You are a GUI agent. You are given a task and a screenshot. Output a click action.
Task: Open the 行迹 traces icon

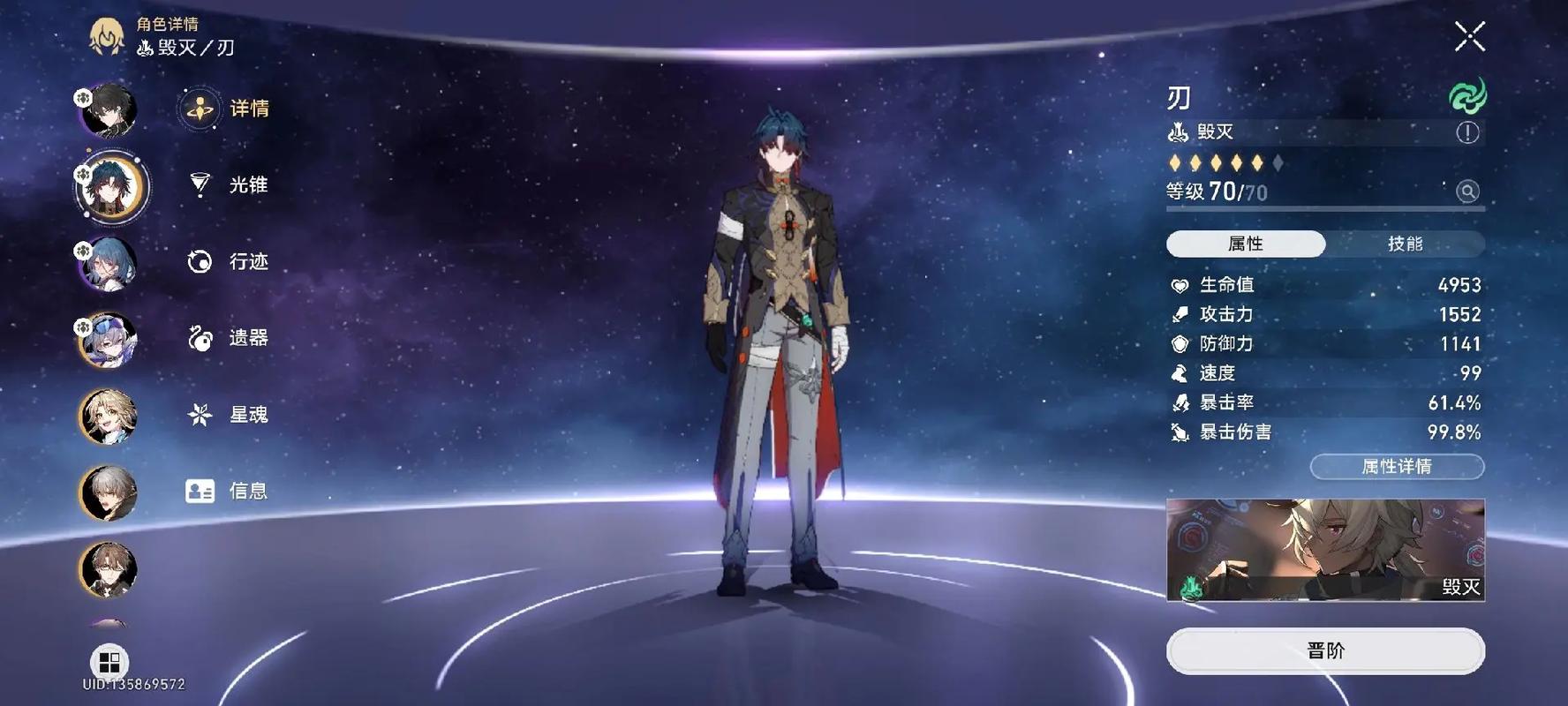200,261
